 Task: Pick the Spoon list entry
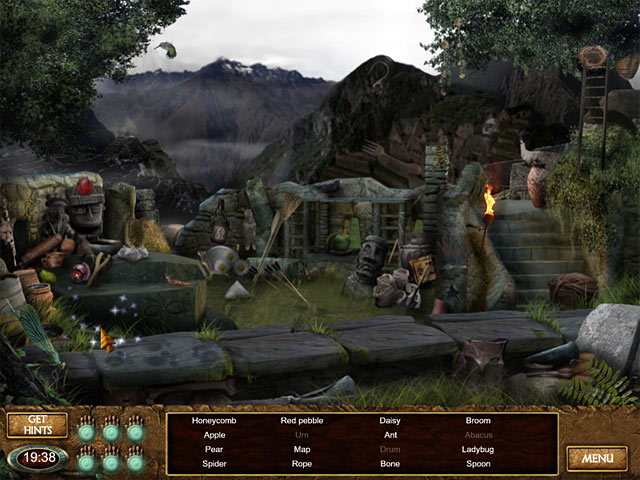[478, 464]
